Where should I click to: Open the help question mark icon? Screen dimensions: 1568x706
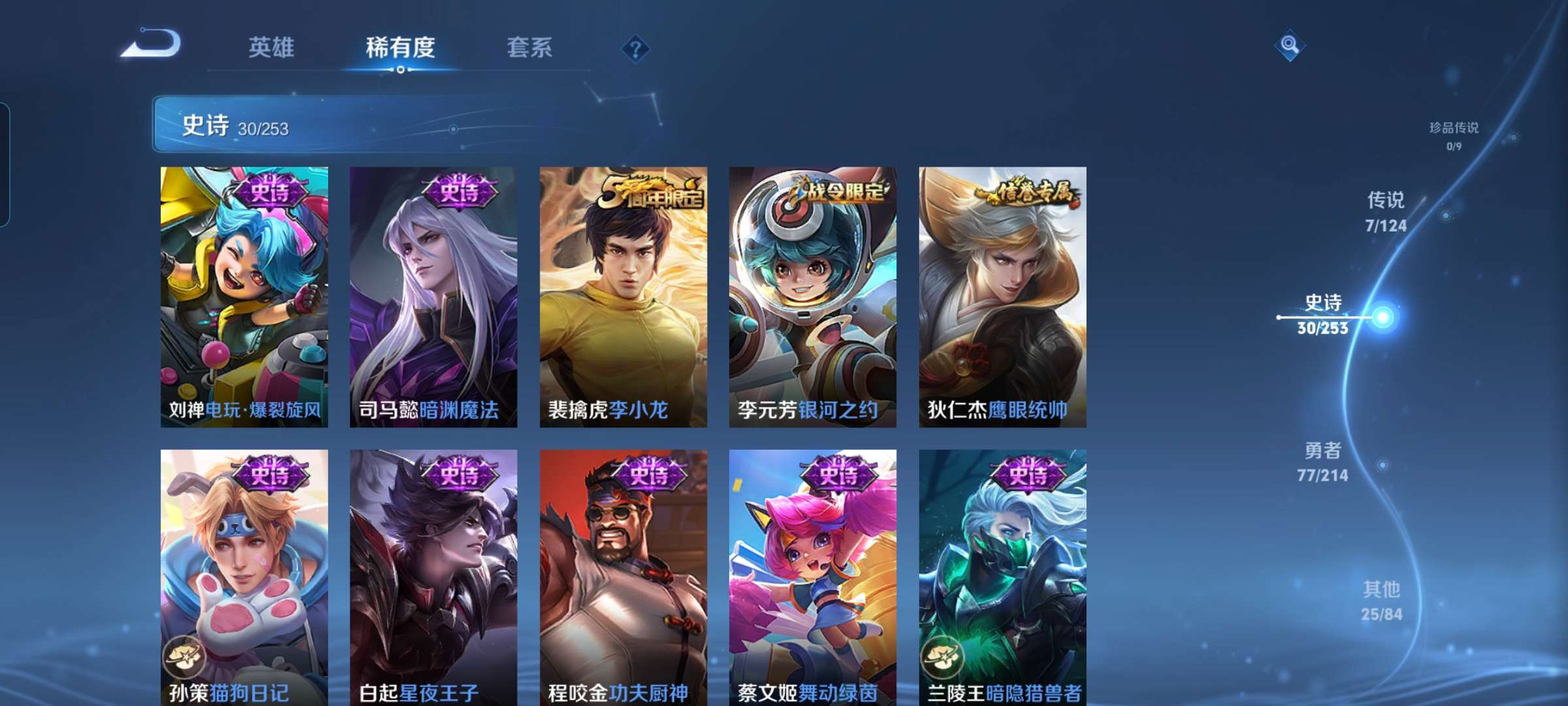[636, 50]
